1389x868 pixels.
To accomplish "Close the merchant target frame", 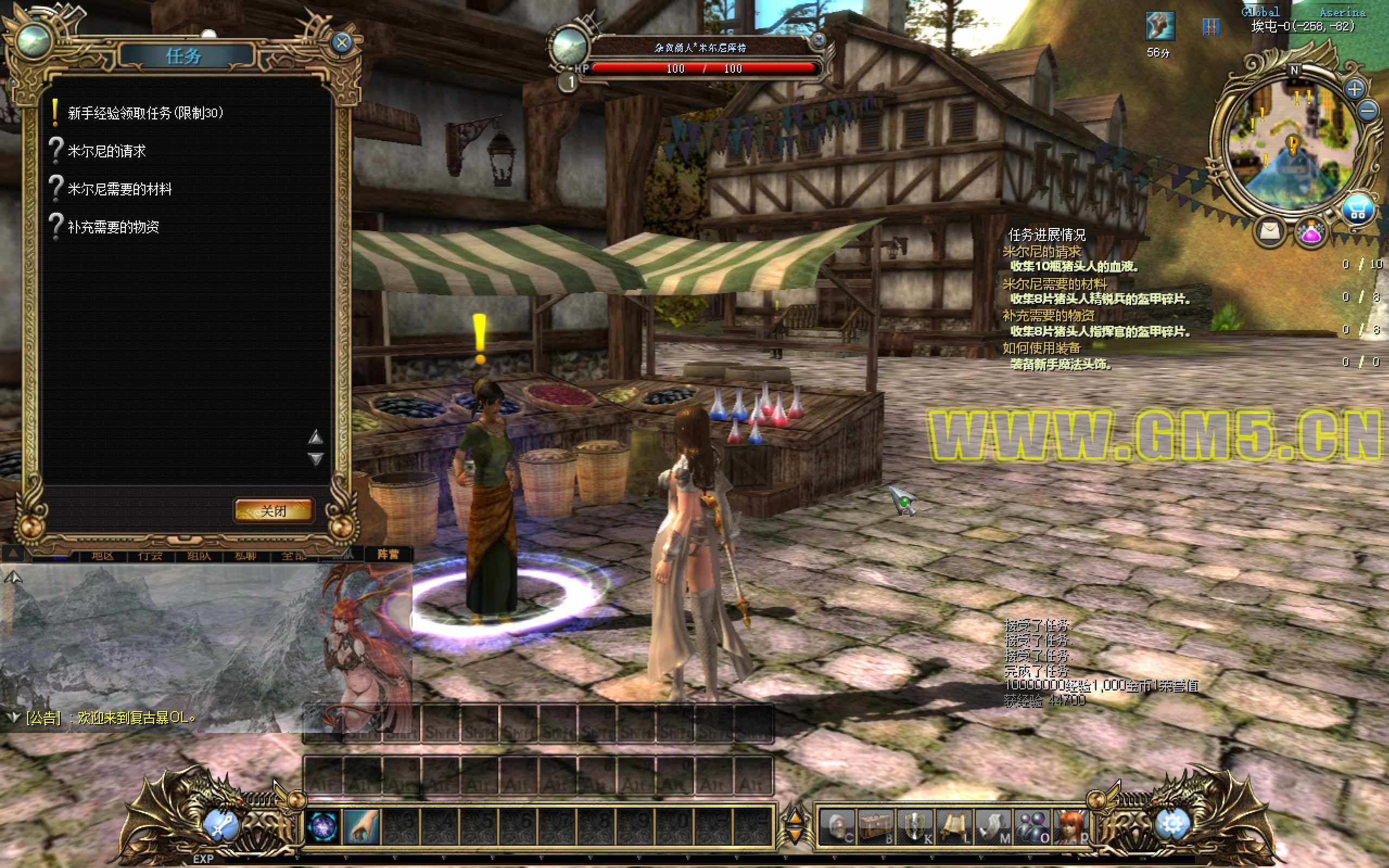I will [819, 40].
